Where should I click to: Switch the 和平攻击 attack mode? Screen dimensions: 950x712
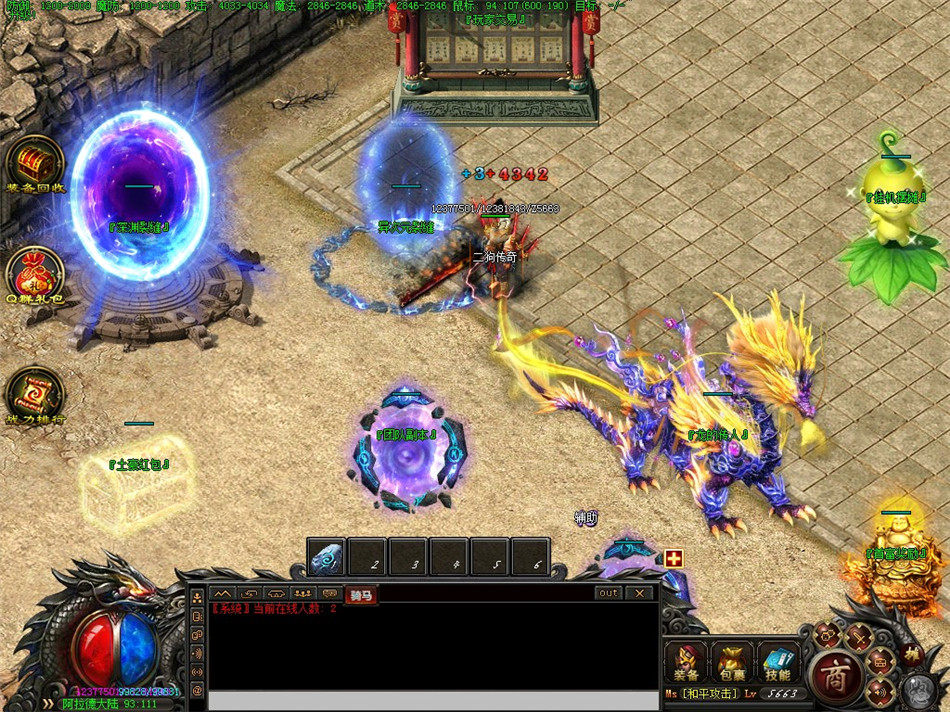tap(711, 693)
